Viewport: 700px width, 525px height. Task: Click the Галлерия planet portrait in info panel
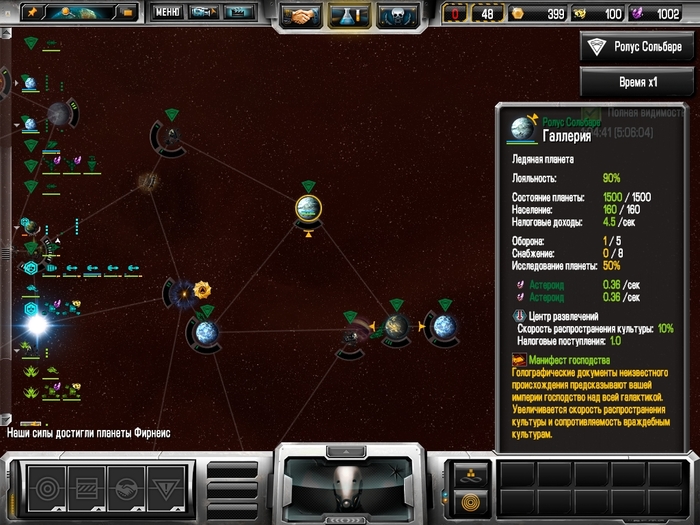pos(522,128)
